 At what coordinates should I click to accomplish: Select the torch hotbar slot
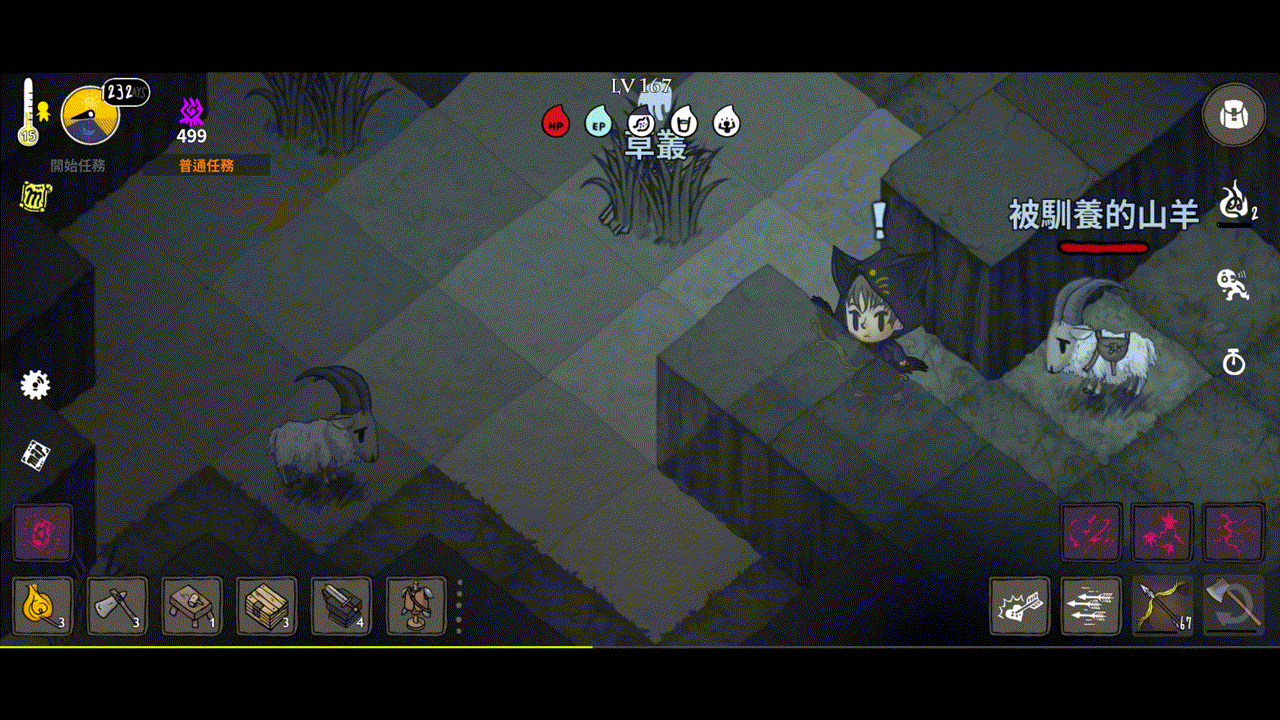(42, 605)
